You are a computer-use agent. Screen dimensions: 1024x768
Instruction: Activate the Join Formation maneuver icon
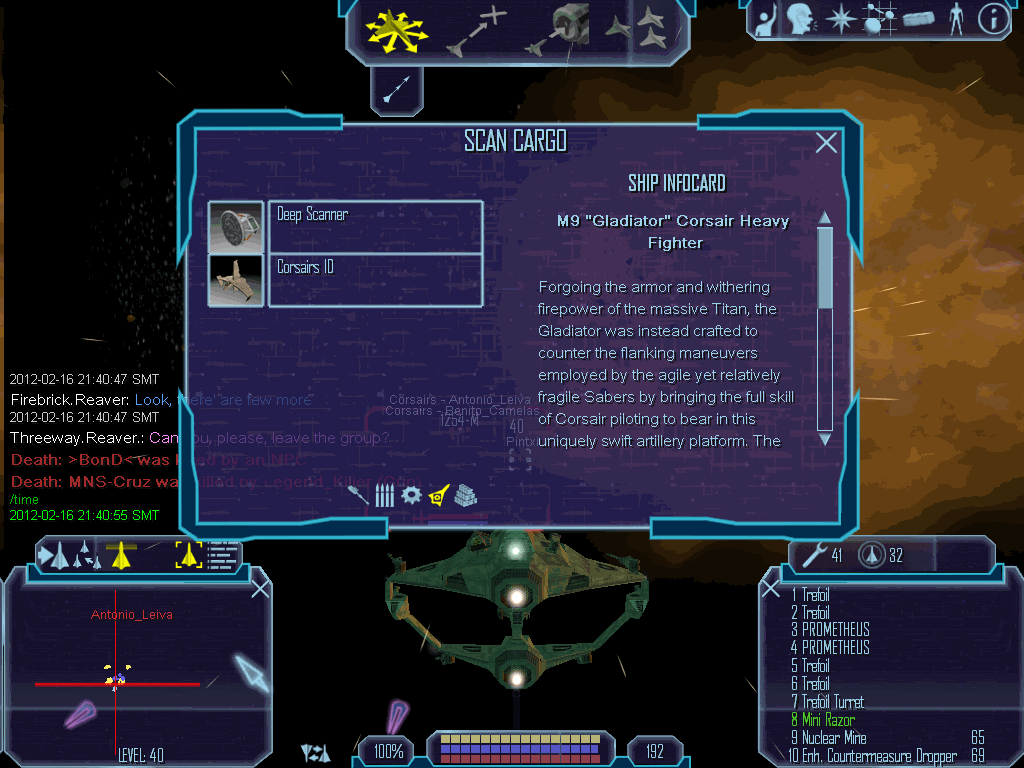[x=637, y=28]
